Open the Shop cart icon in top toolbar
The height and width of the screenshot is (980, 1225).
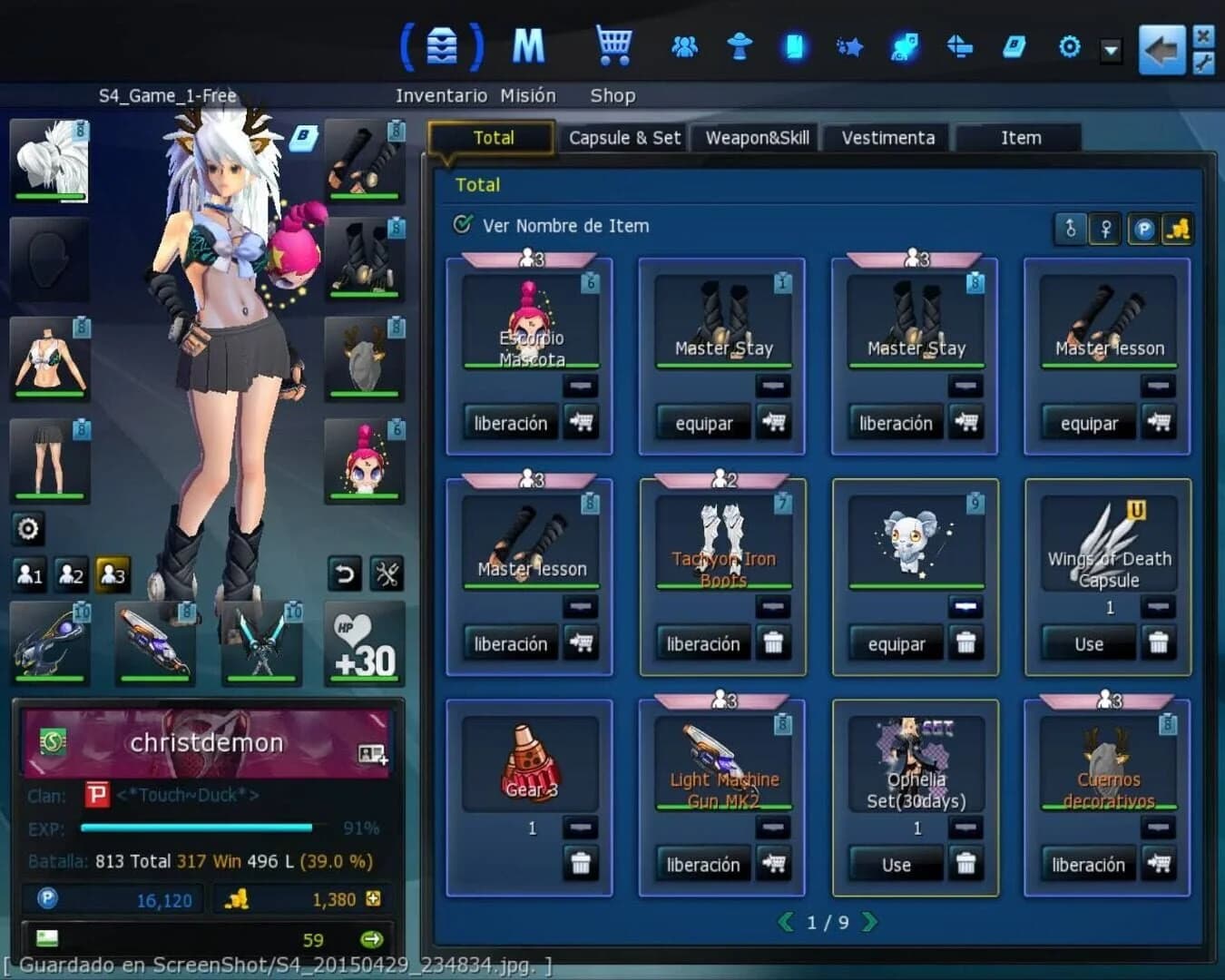(x=615, y=43)
